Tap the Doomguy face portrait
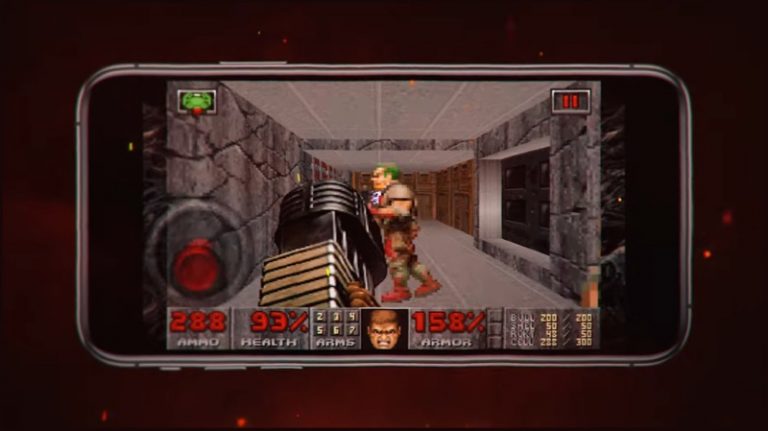Screen dimensions: 768x431 (x=384, y=328)
